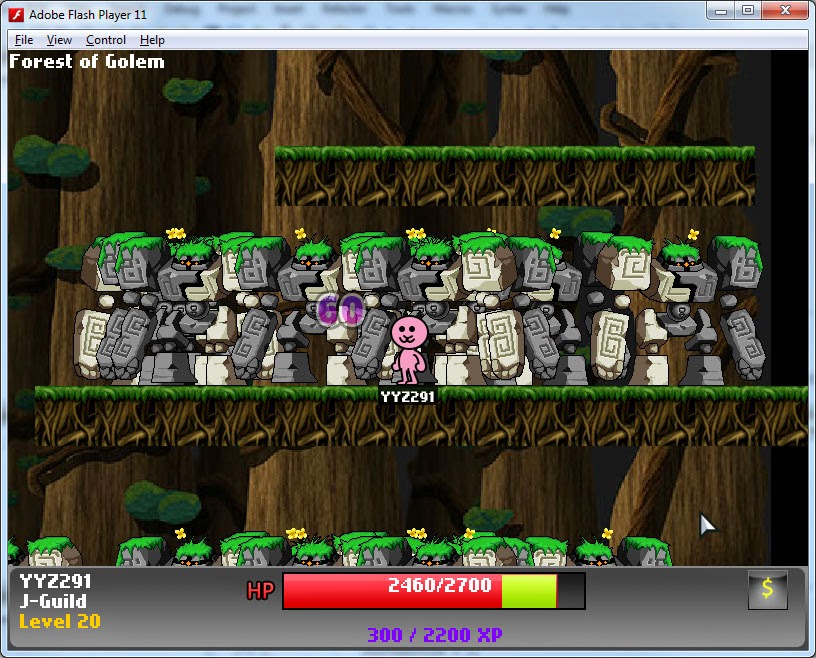816x658 pixels.
Task: Open the Help menu
Action: coord(152,40)
